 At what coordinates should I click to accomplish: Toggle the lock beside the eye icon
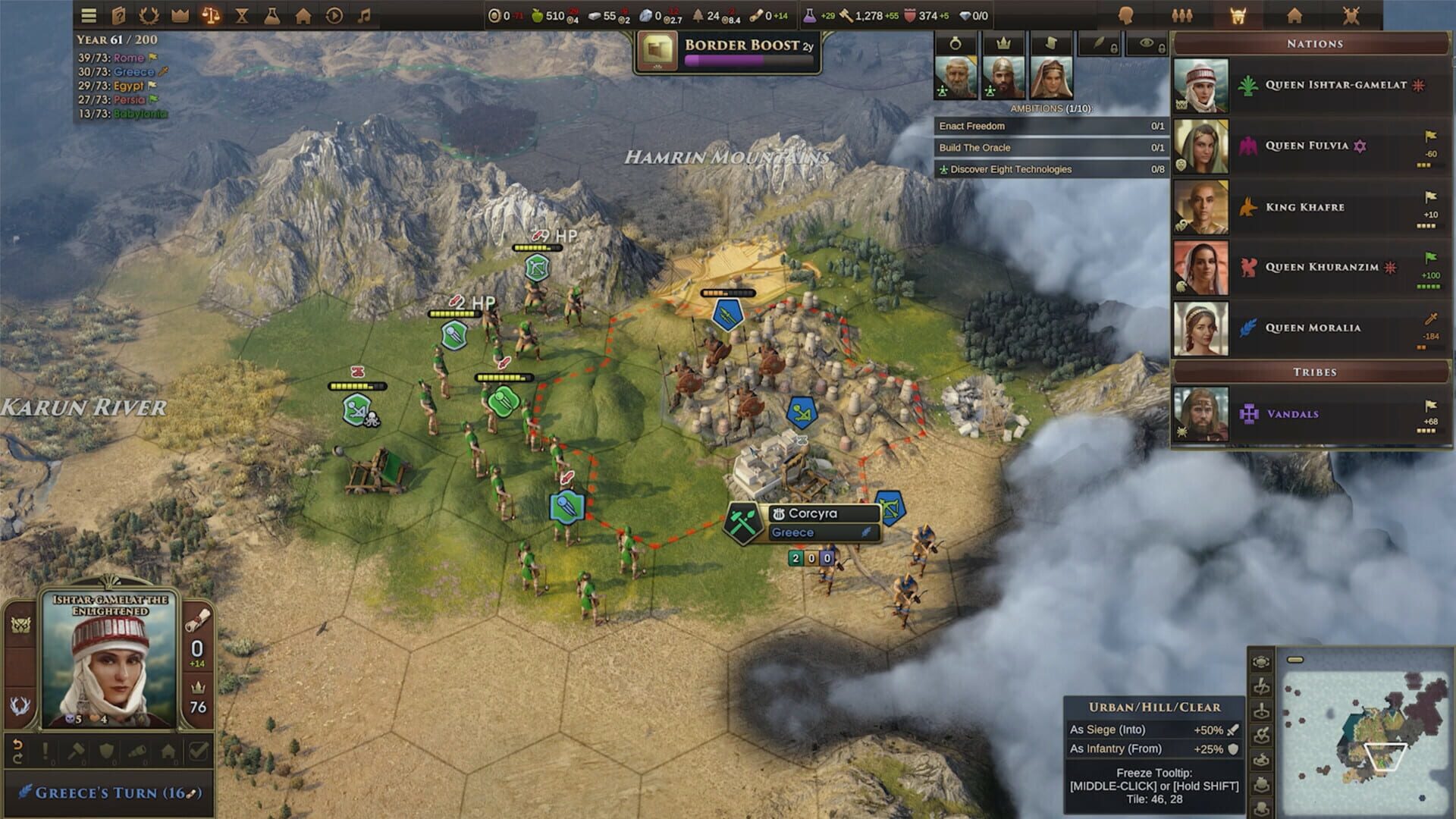point(1162,48)
